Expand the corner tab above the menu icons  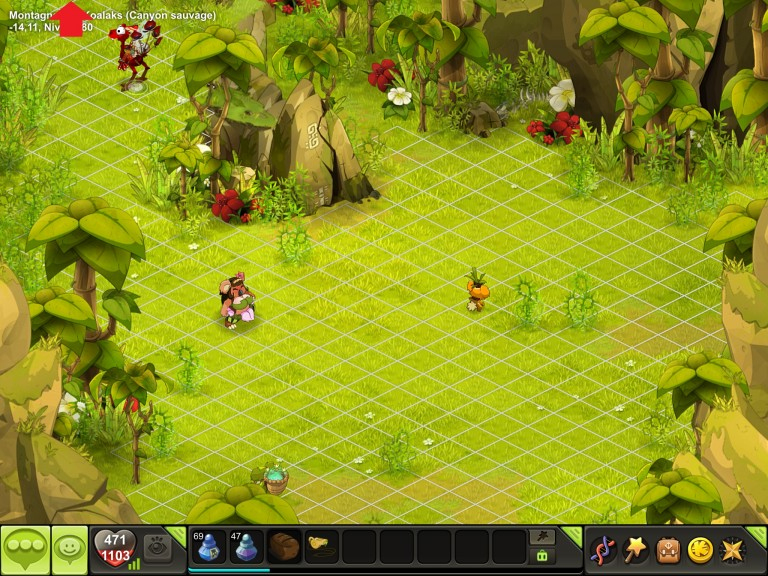[758, 533]
